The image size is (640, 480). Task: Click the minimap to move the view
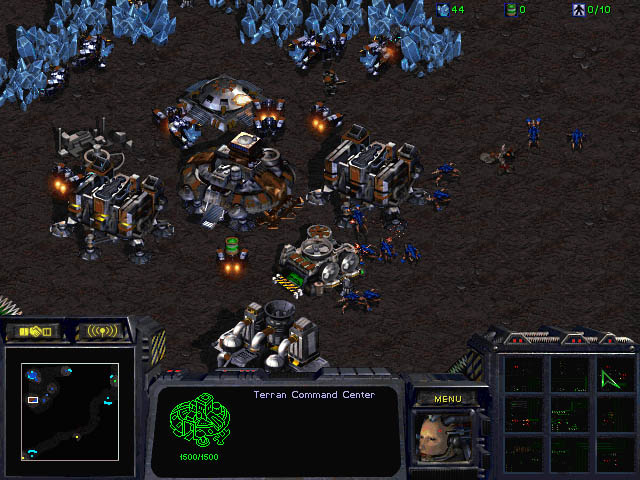(72, 410)
